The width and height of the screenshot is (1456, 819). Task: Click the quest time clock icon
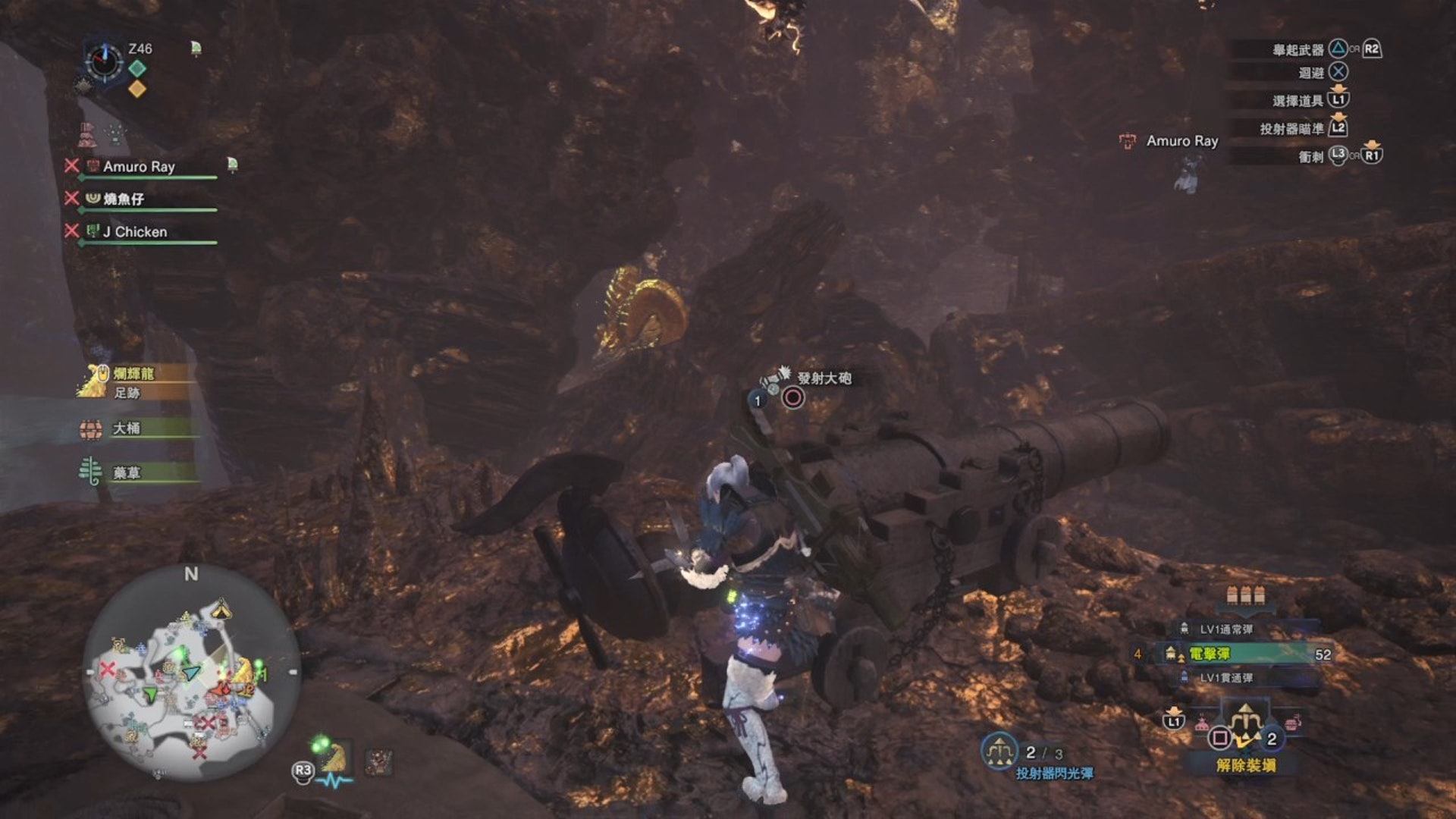[104, 61]
